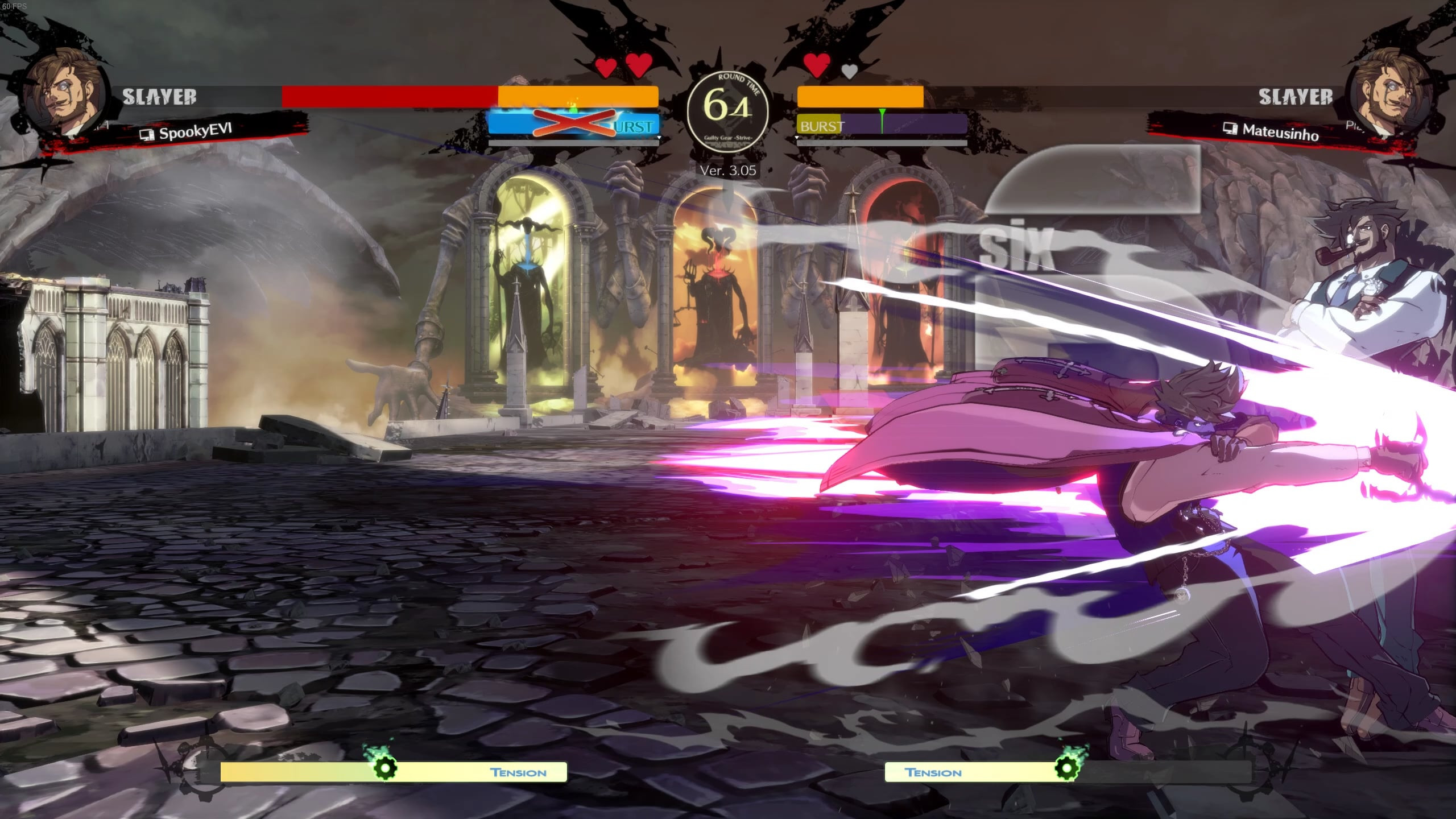Click the Ver. 3.05 version text
The width and height of the screenshot is (1456, 819).
[x=728, y=169]
